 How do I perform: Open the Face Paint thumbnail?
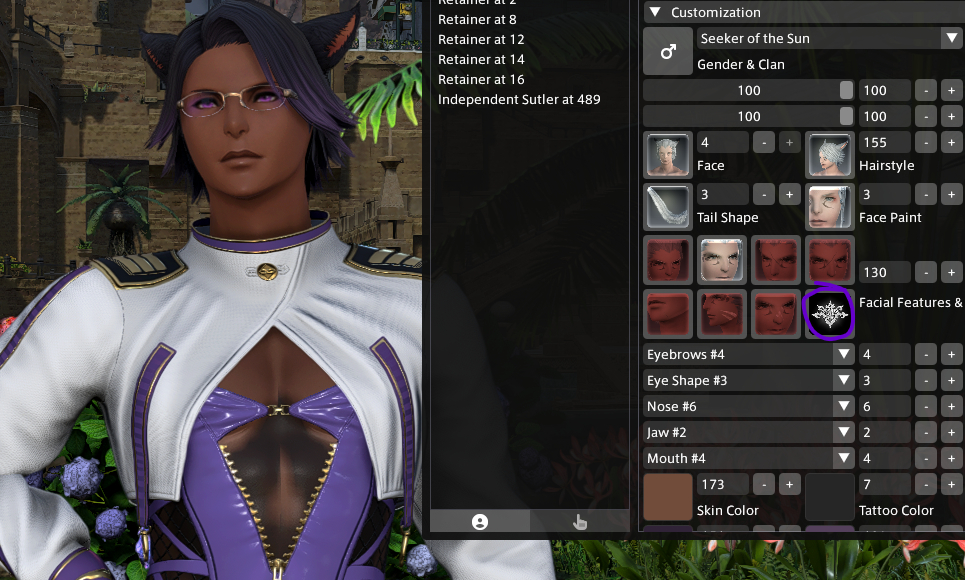pyautogui.click(x=830, y=207)
